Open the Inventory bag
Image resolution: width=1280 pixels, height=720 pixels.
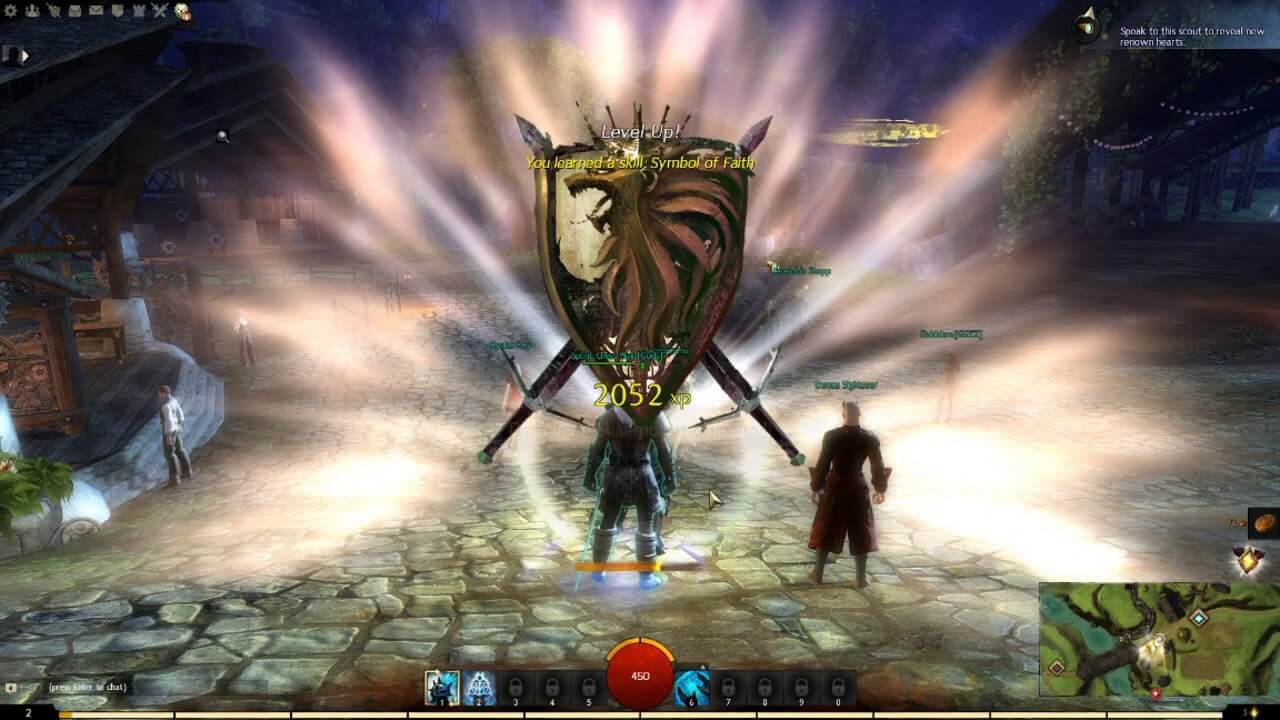[x=76, y=10]
